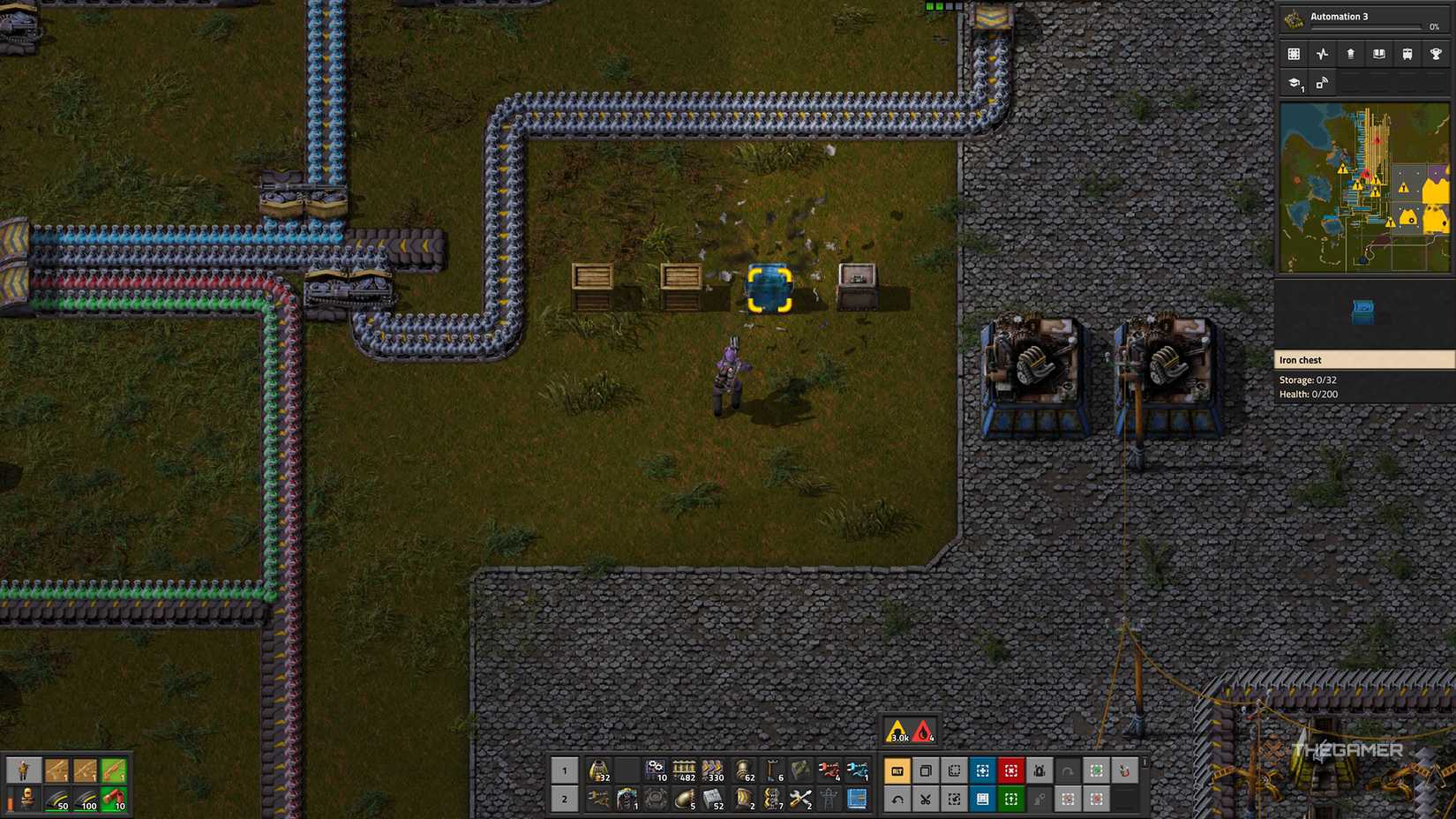Open quickbar page selector labeled 2
Viewport: 1456px width, 819px height.
[565, 799]
